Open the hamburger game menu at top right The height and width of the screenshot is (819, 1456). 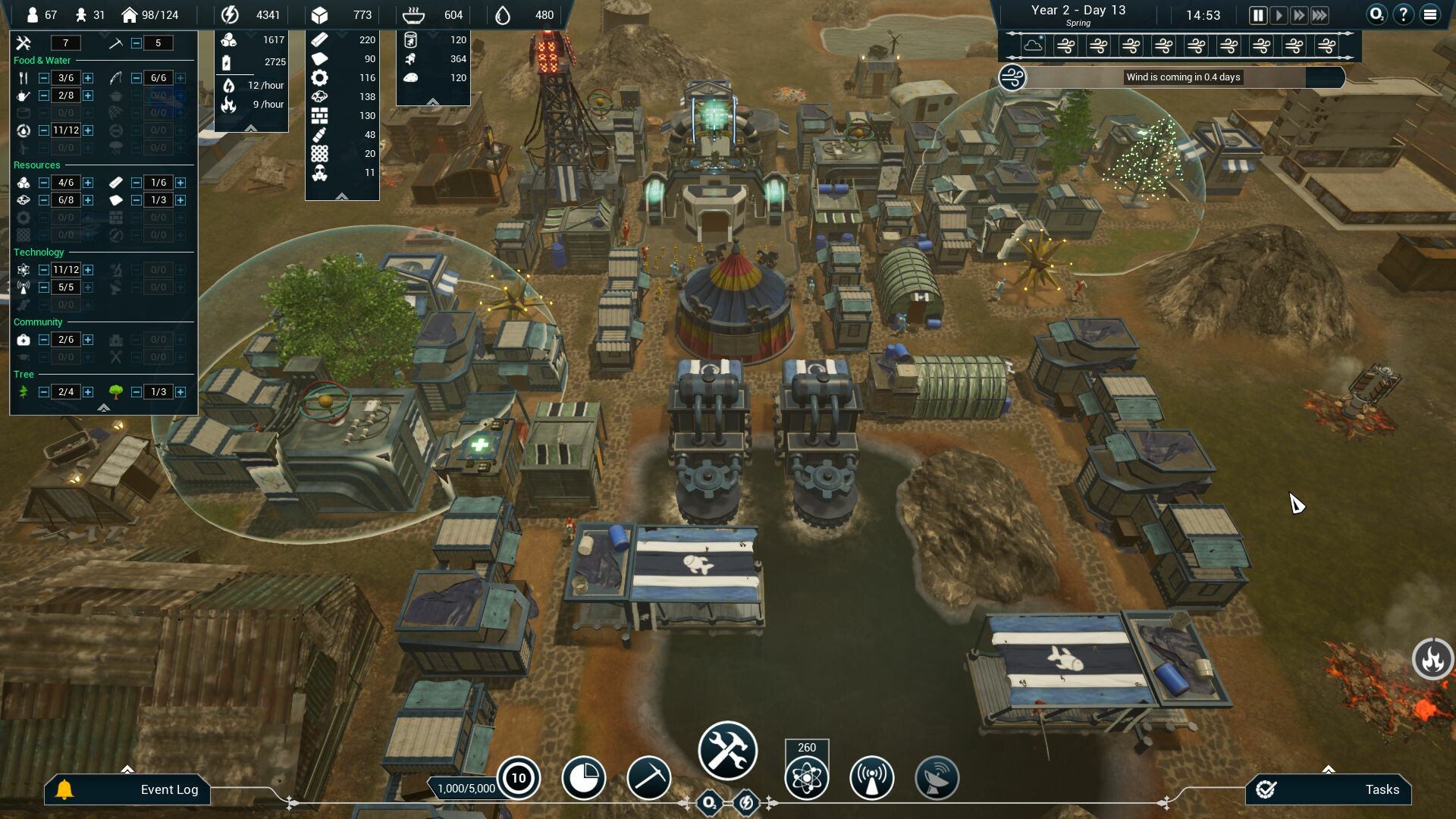(1429, 13)
